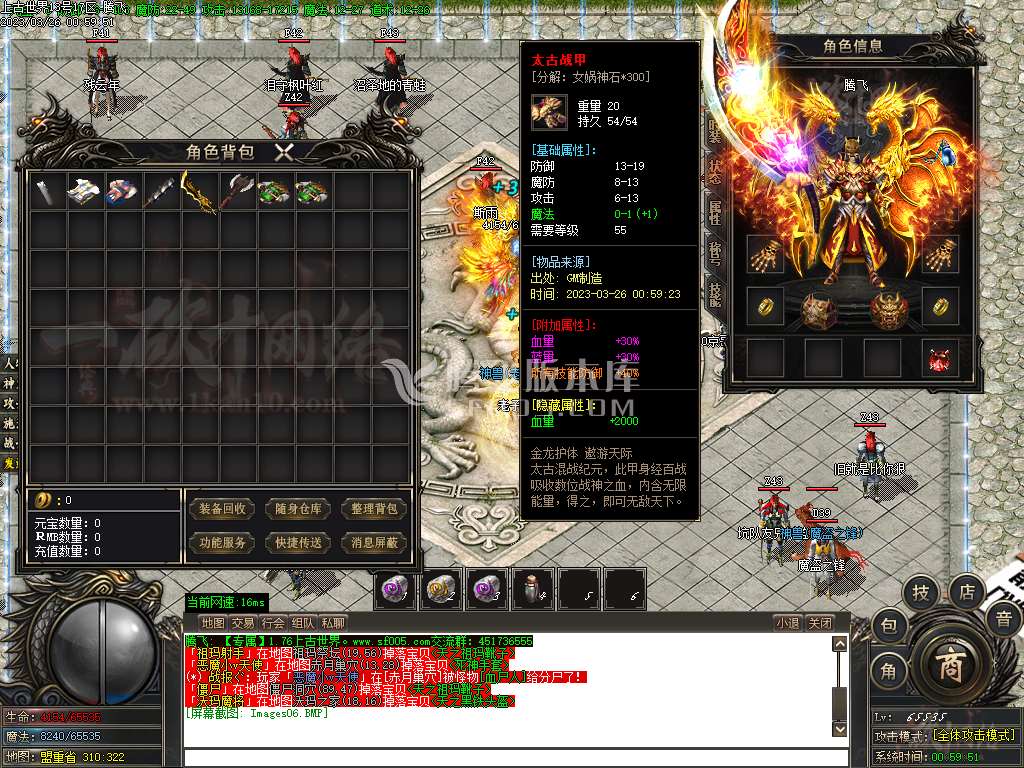Screen dimensions: 1024x768
Task: Open the 地图 map from chat bar
Action: click(212, 623)
